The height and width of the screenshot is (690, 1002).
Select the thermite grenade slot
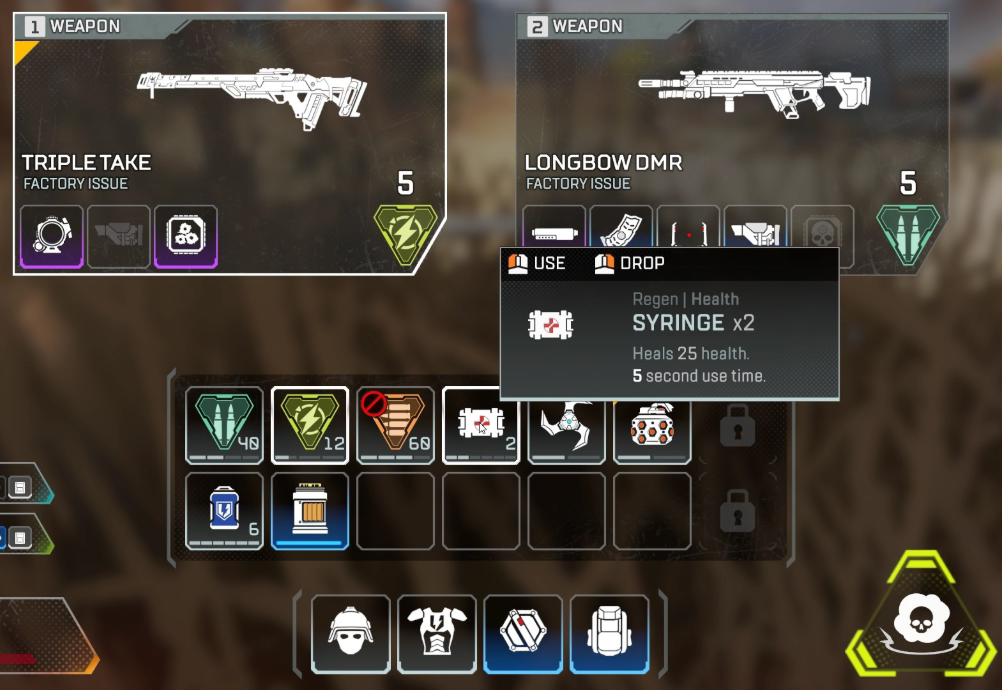[652, 426]
